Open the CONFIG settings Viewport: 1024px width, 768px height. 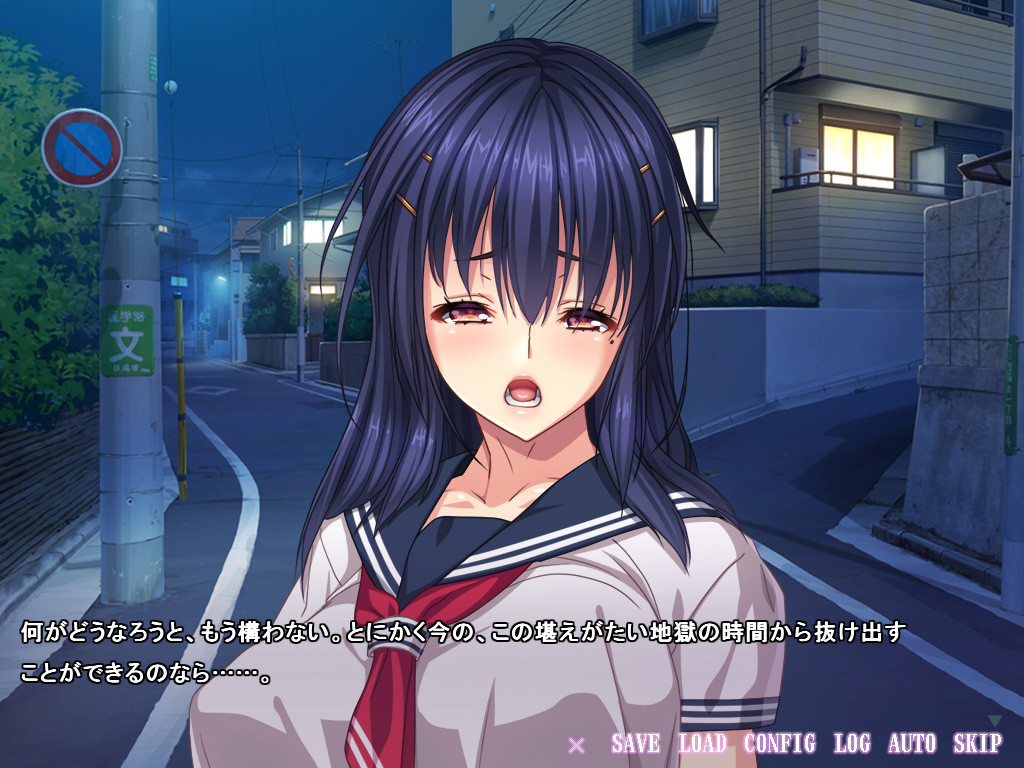(x=779, y=743)
